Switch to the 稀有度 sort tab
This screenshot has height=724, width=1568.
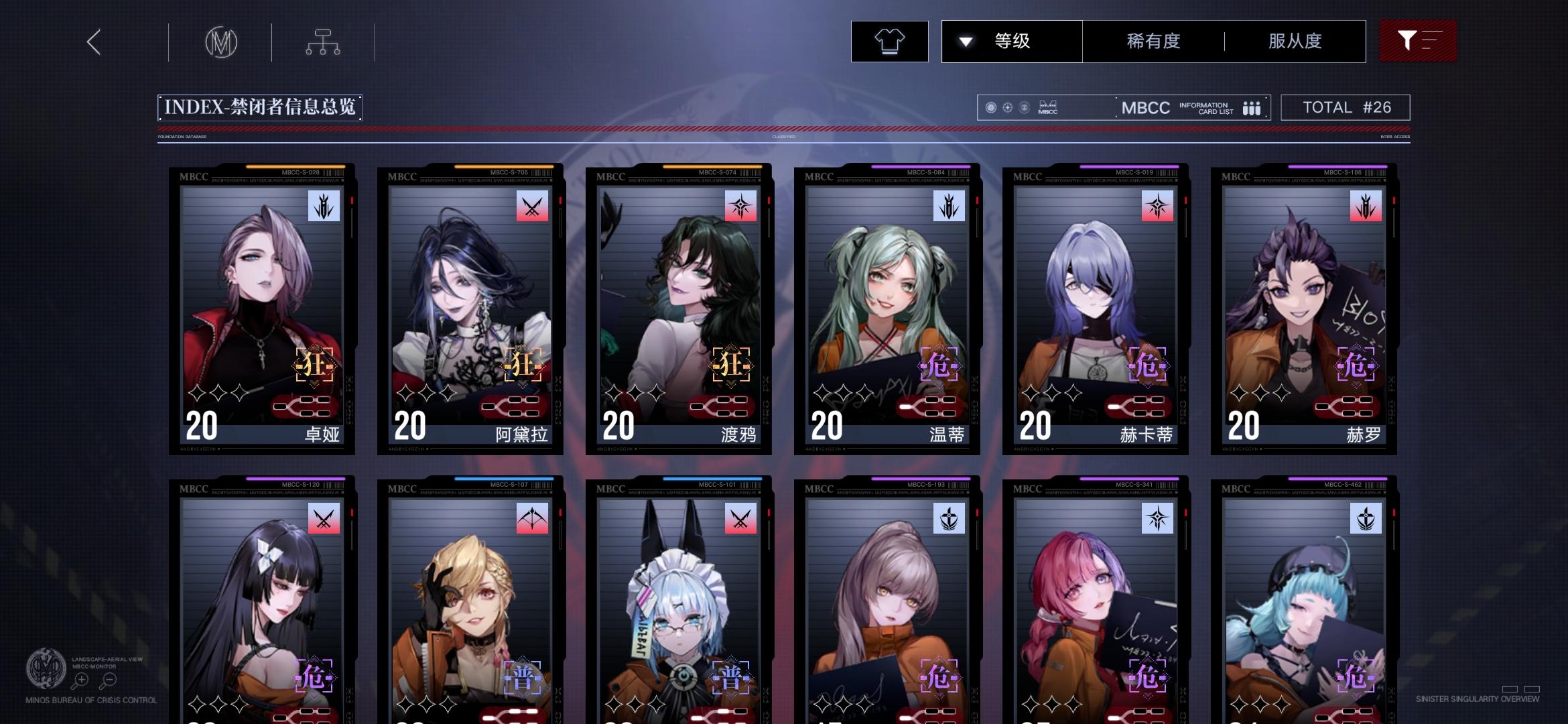(1151, 42)
